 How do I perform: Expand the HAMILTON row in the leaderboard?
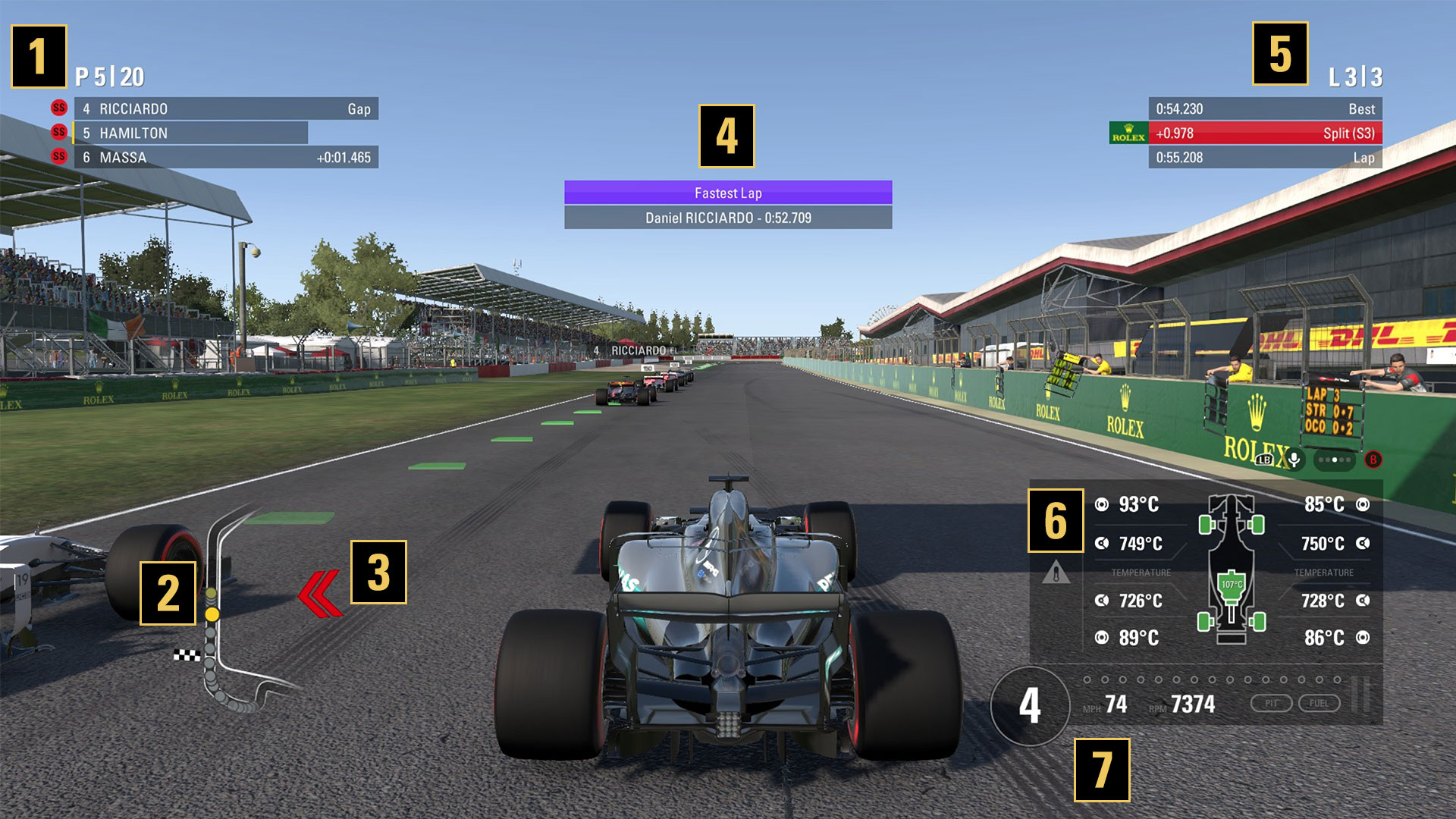[x=190, y=133]
